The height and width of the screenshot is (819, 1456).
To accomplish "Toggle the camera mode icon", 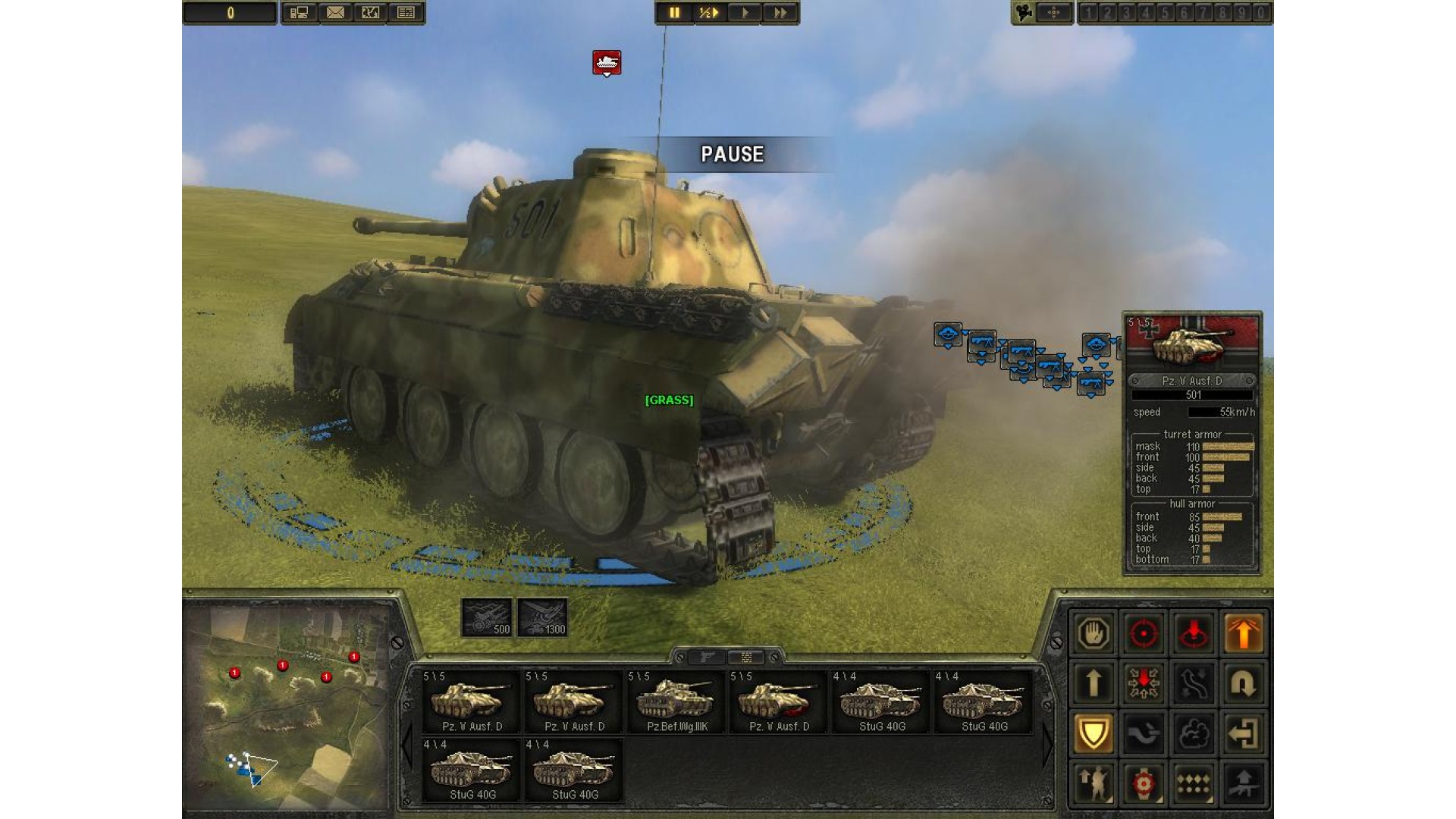I will pos(1025,13).
